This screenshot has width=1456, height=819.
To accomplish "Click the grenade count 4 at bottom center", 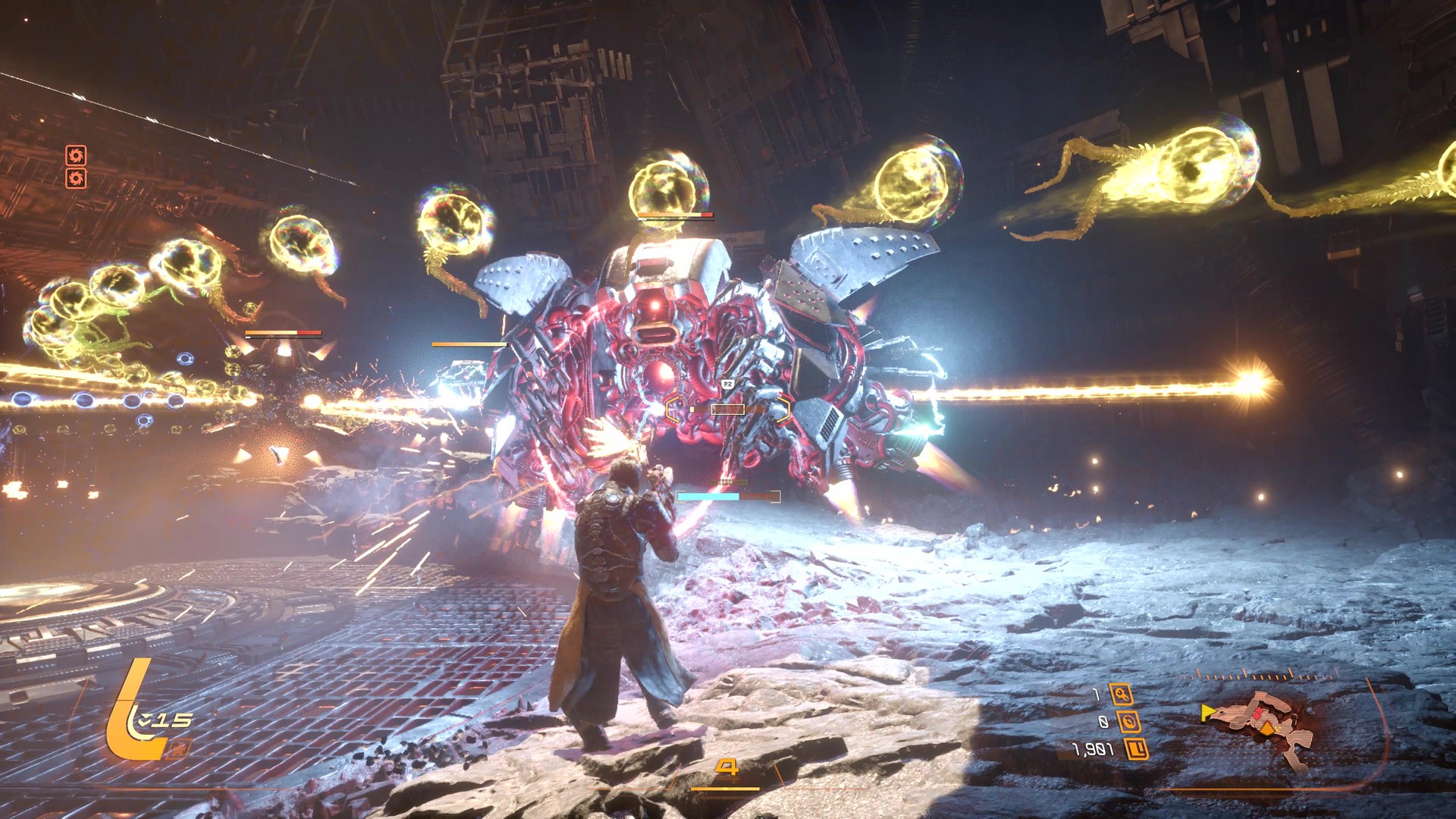I will tap(728, 767).
